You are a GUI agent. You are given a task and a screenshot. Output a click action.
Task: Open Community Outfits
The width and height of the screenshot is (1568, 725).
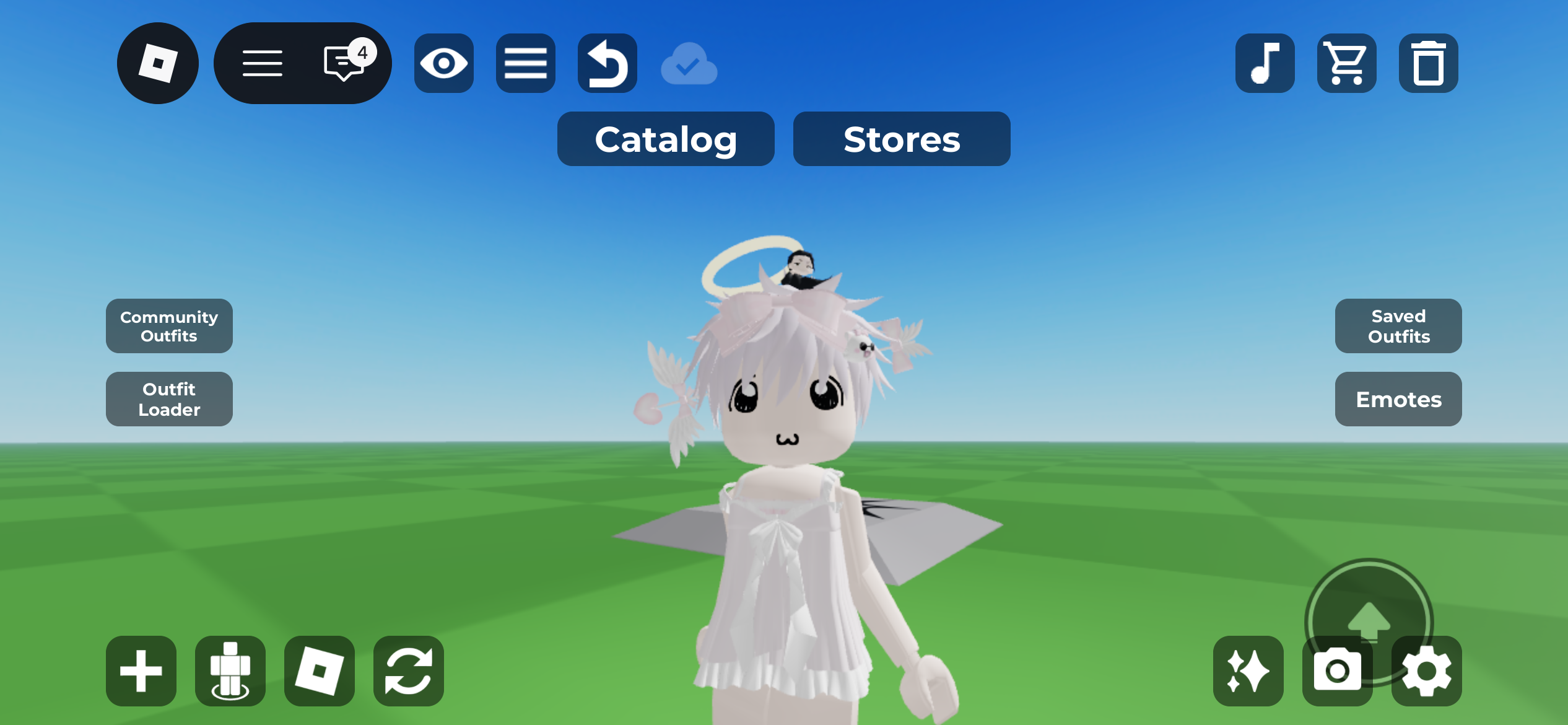[x=168, y=327]
